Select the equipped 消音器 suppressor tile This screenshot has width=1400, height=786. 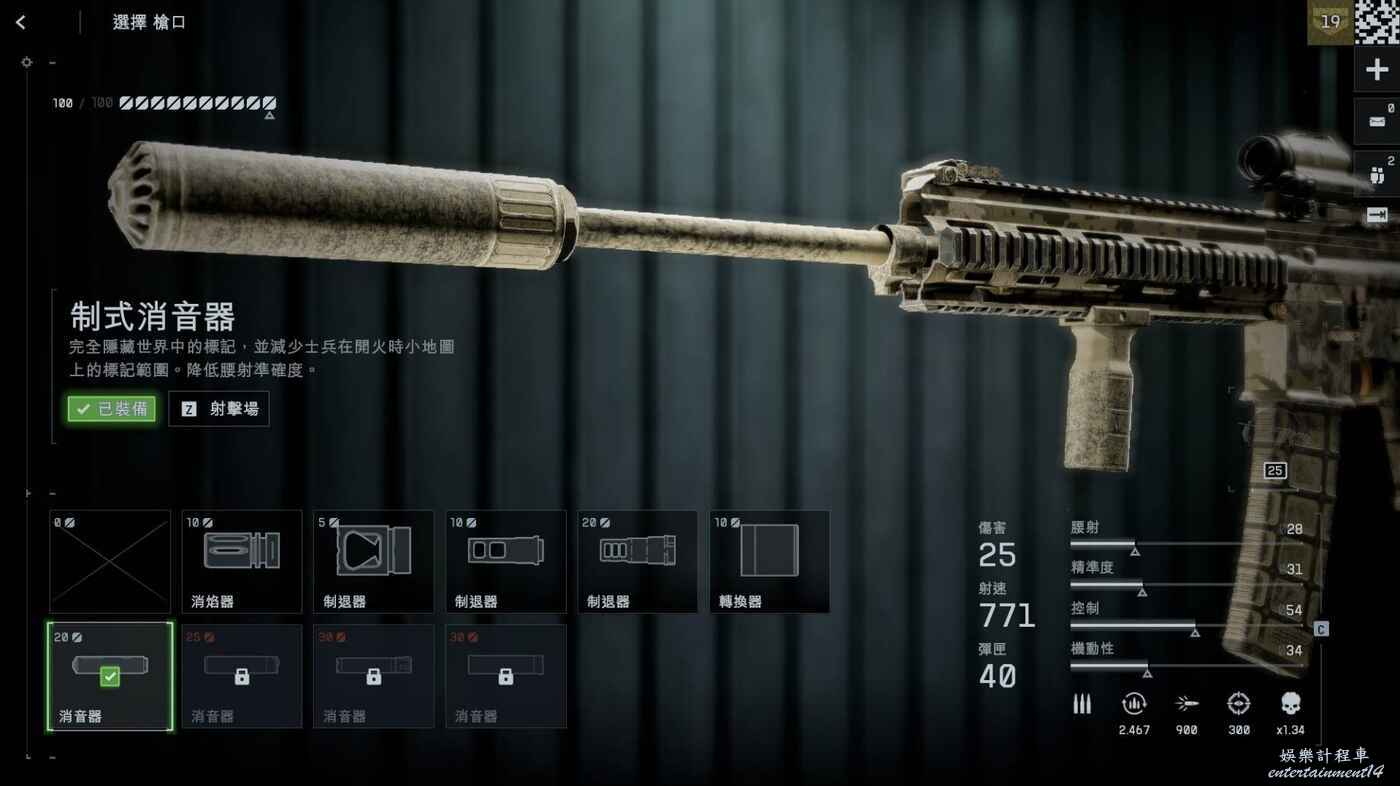point(110,676)
